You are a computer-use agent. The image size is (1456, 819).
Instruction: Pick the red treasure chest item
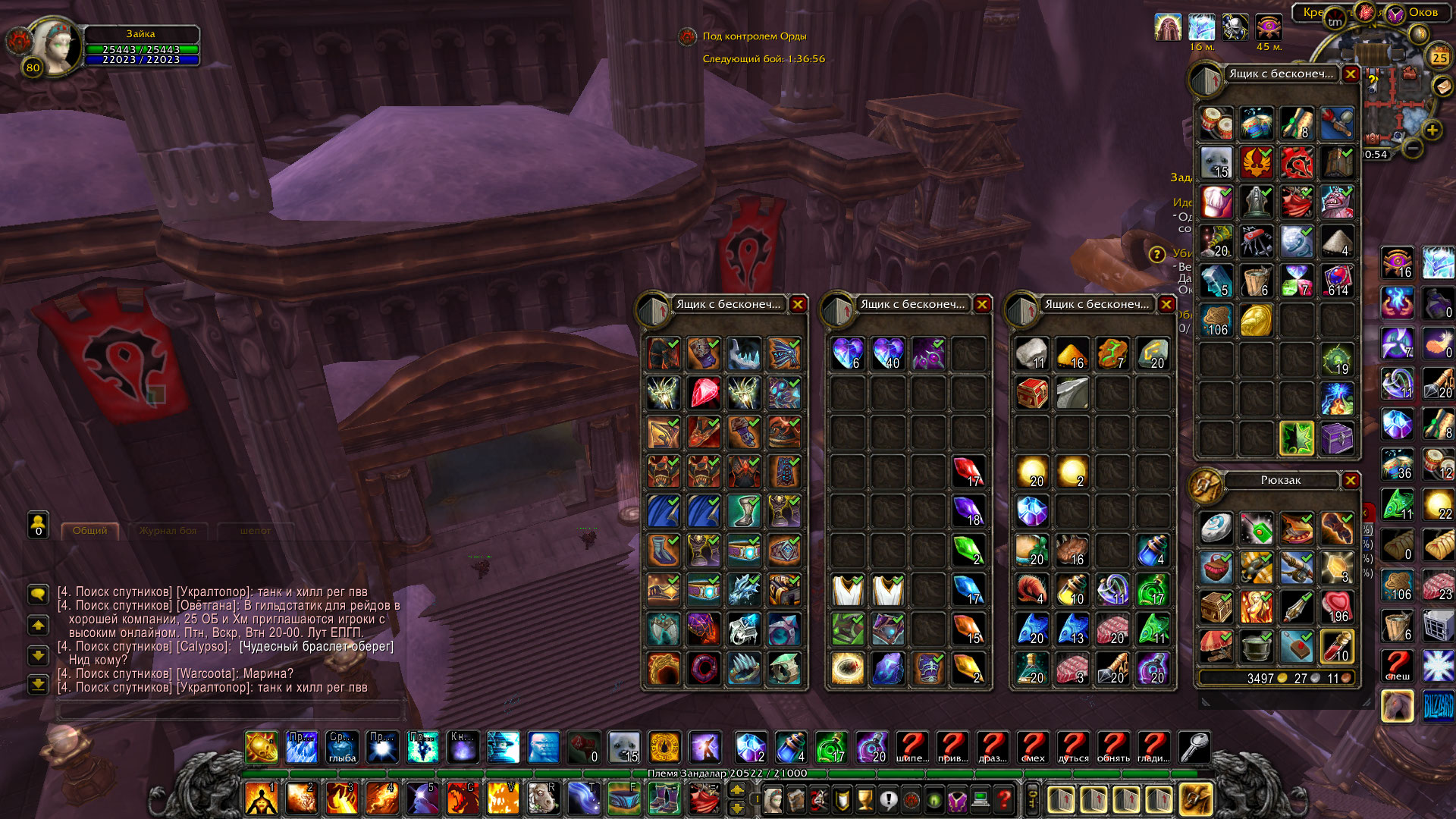click(x=1032, y=393)
